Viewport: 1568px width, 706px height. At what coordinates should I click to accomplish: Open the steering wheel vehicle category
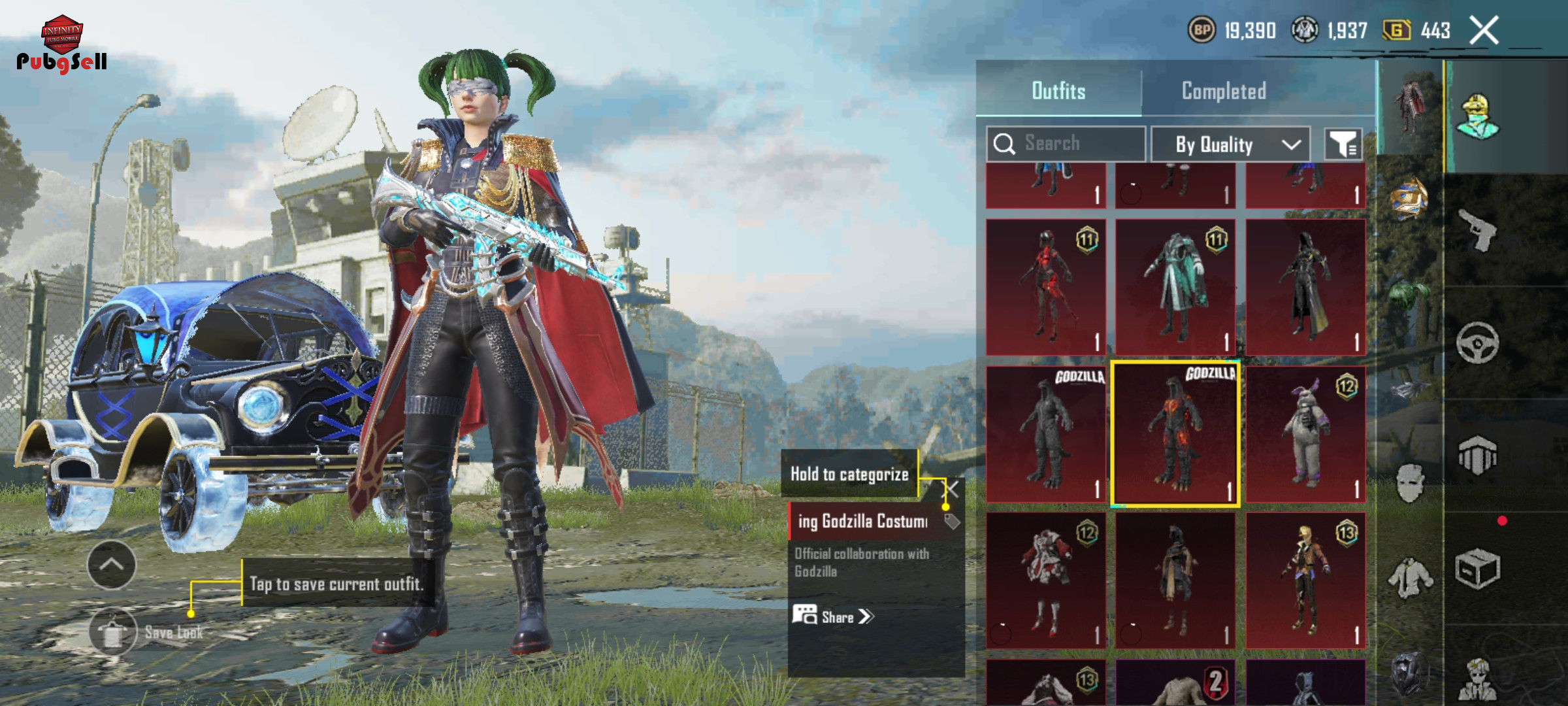pyautogui.click(x=1478, y=342)
